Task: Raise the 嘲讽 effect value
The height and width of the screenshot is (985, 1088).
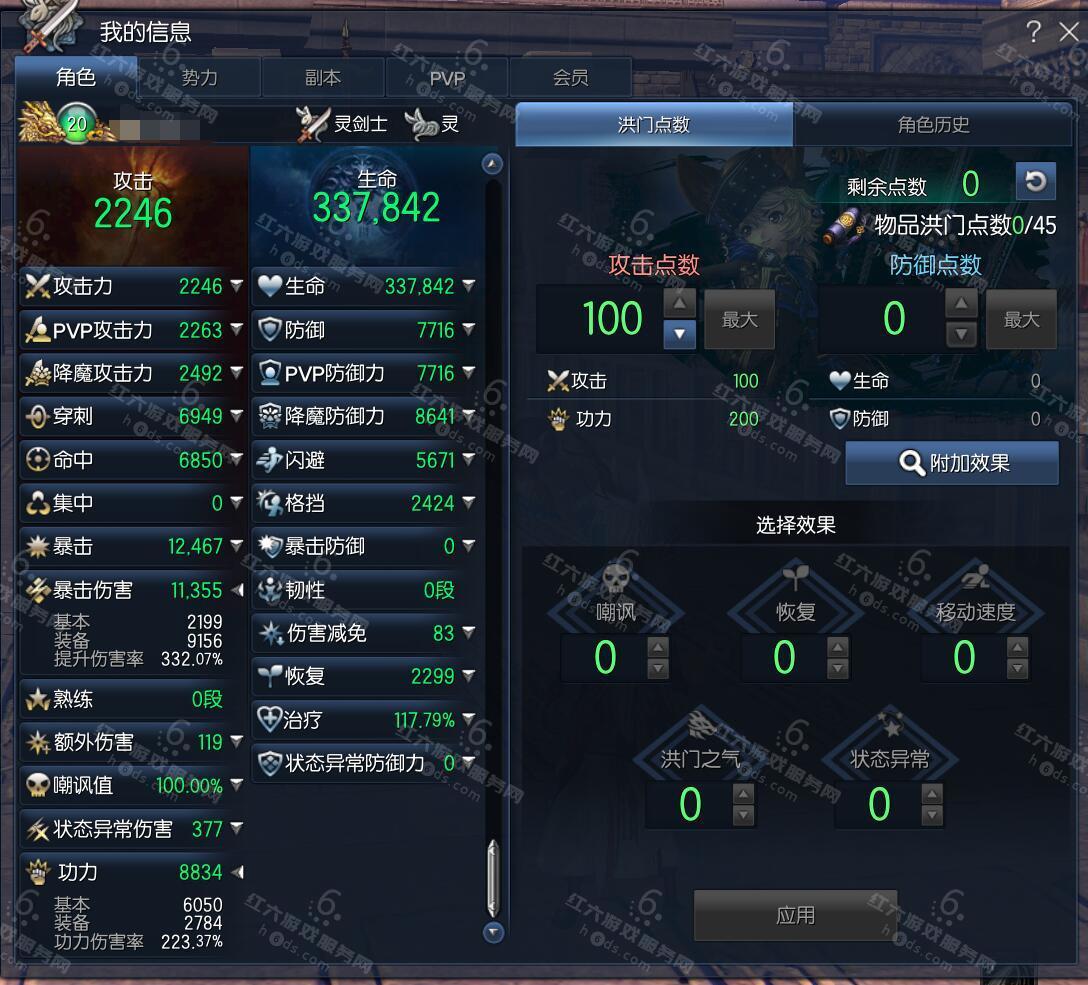Action: tap(658, 647)
